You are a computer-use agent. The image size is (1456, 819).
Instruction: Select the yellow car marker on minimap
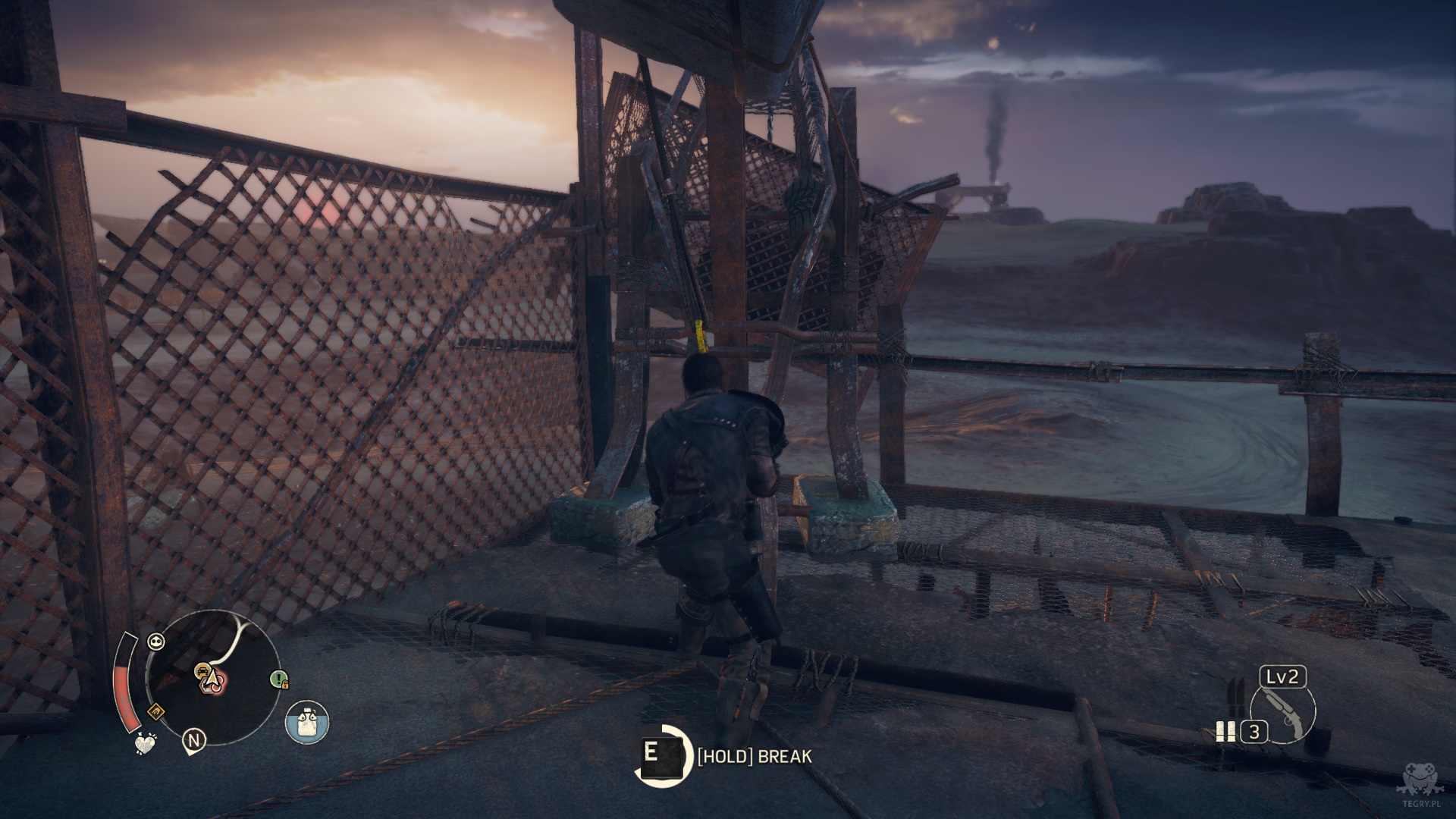click(202, 670)
